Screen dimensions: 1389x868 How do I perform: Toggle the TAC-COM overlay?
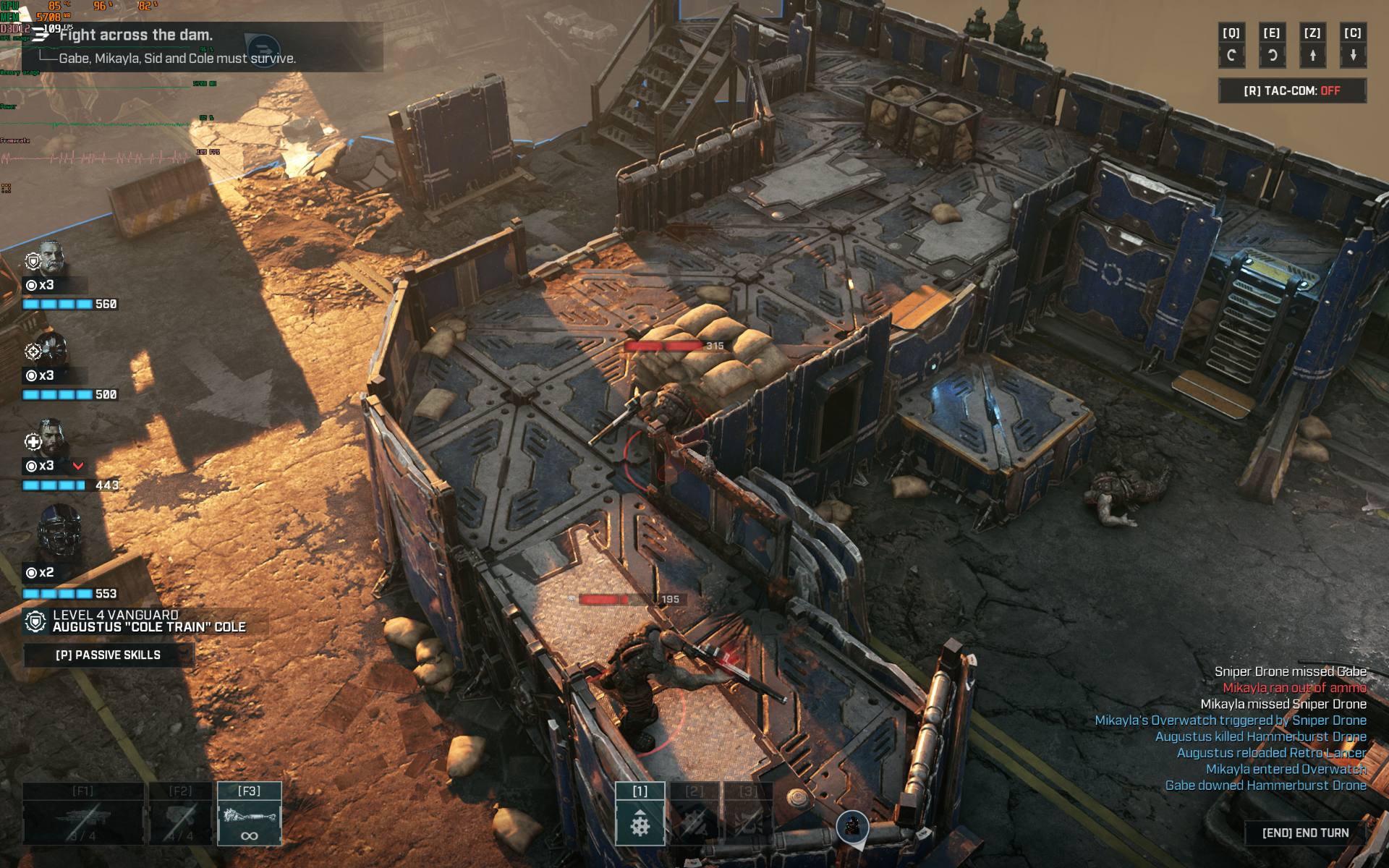pyautogui.click(x=1292, y=91)
